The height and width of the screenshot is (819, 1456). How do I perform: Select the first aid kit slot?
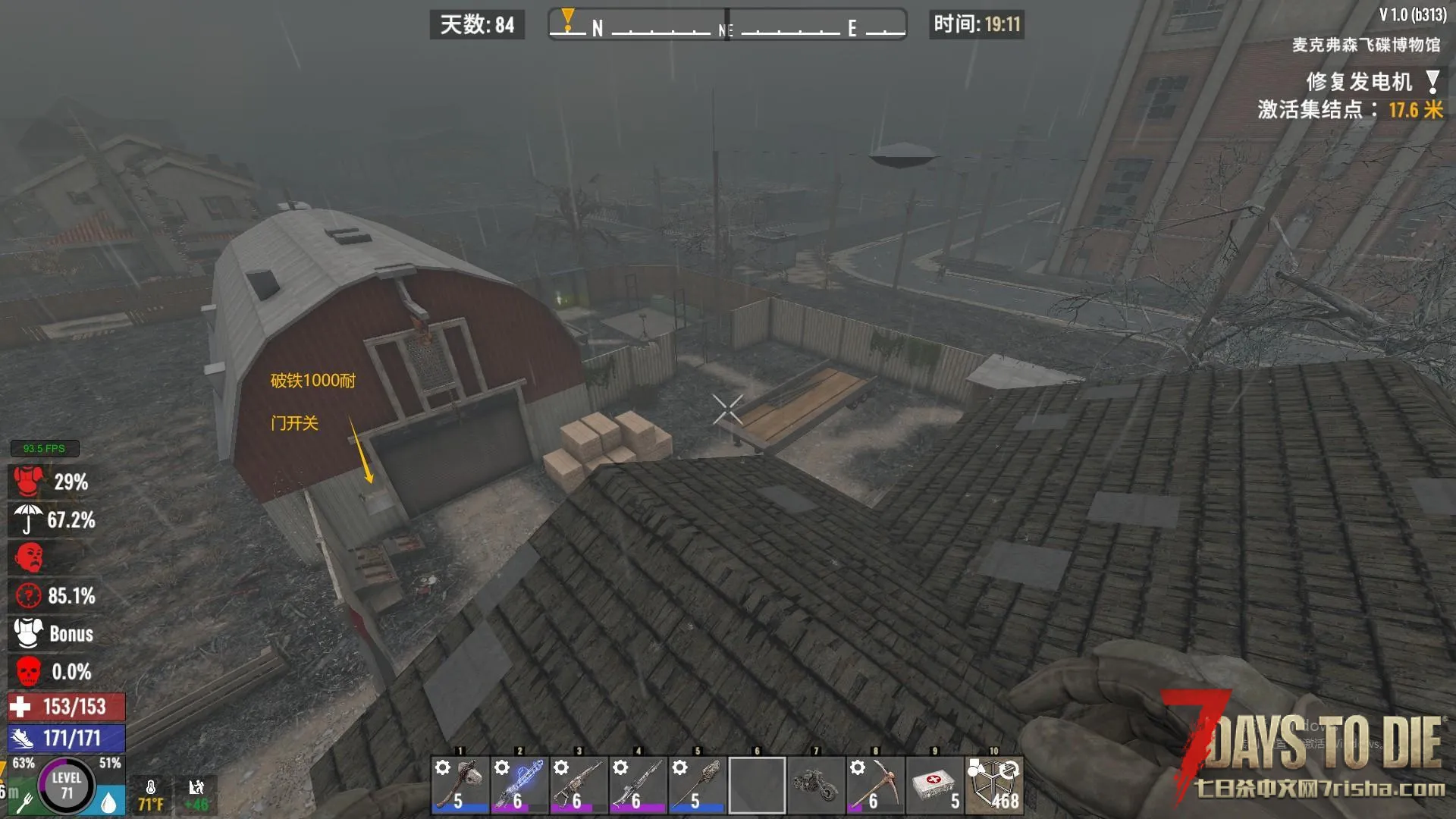[x=934, y=785]
